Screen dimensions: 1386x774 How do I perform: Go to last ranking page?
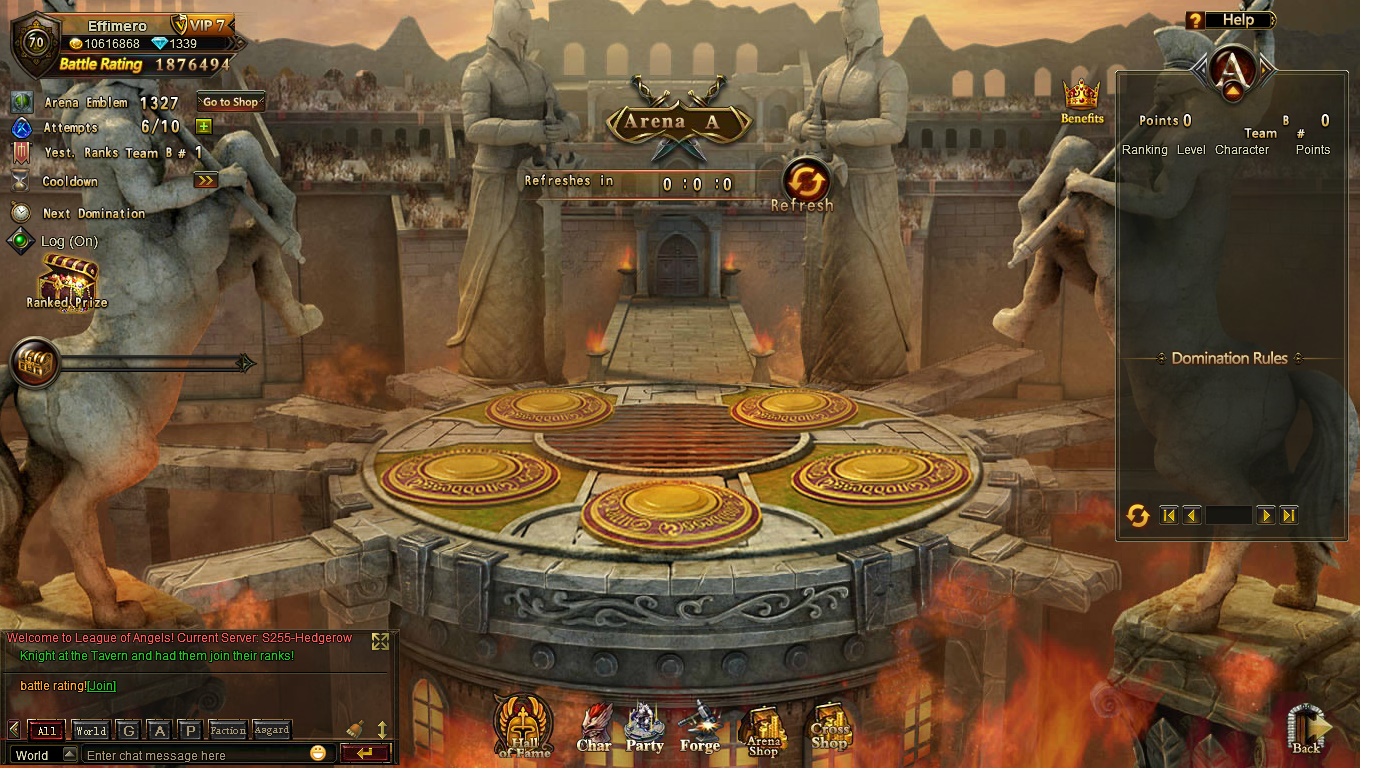pyautogui.click(x=1289, y=515)
